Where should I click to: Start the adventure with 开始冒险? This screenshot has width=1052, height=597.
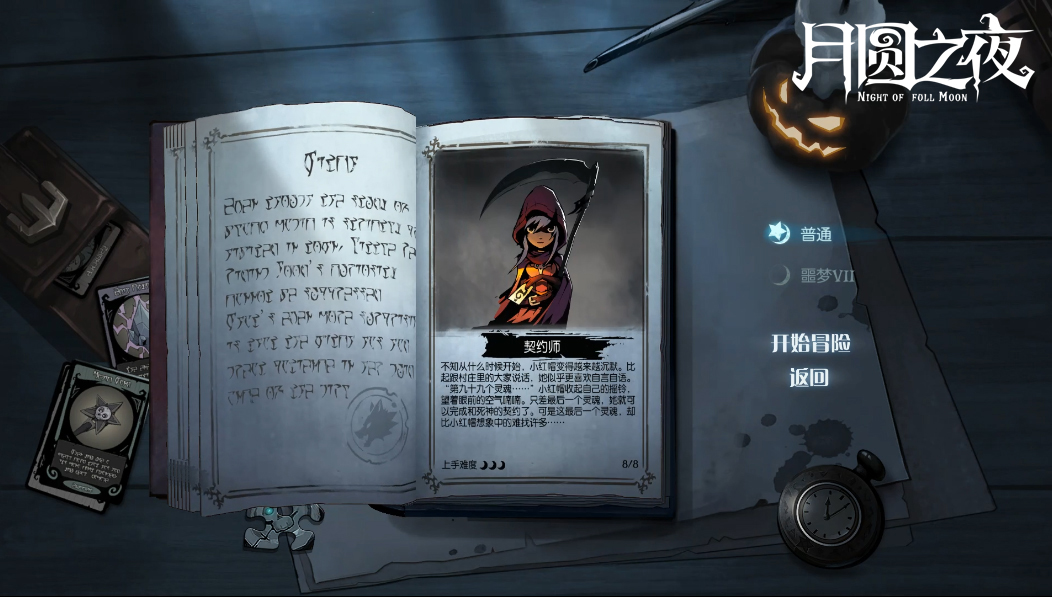coord(810,343)
